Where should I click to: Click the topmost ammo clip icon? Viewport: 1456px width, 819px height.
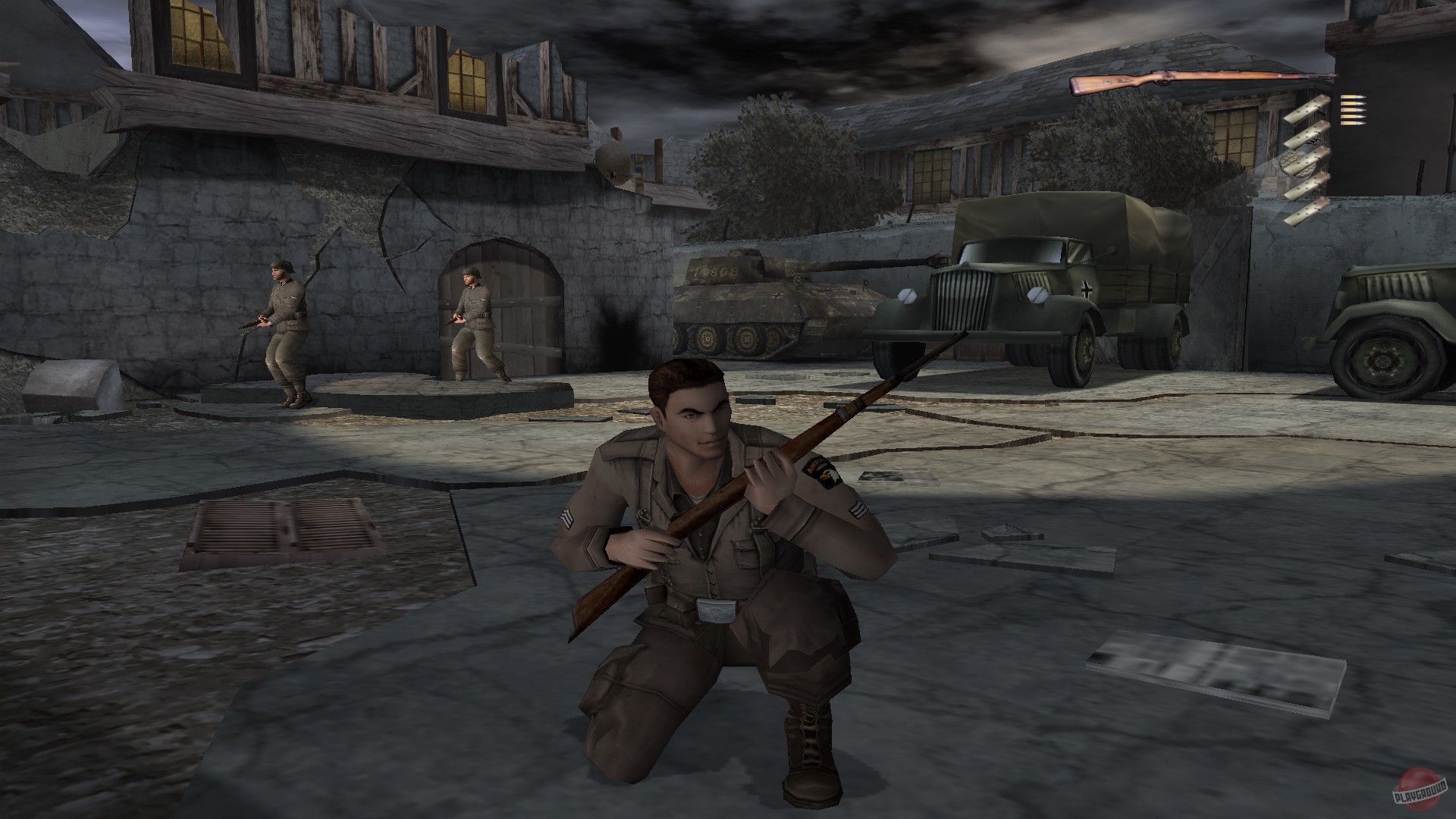click(x=1307, y=108)
